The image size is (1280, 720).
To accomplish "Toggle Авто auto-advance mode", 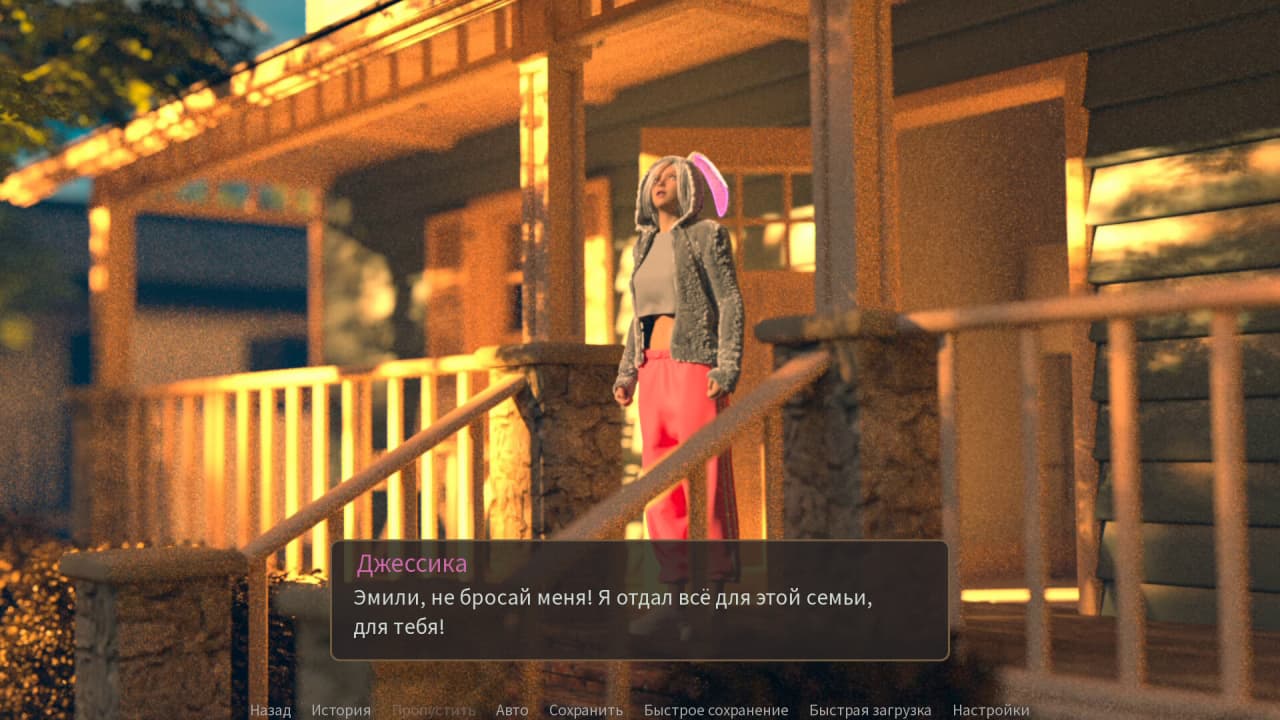I will (x=512, y=711).
